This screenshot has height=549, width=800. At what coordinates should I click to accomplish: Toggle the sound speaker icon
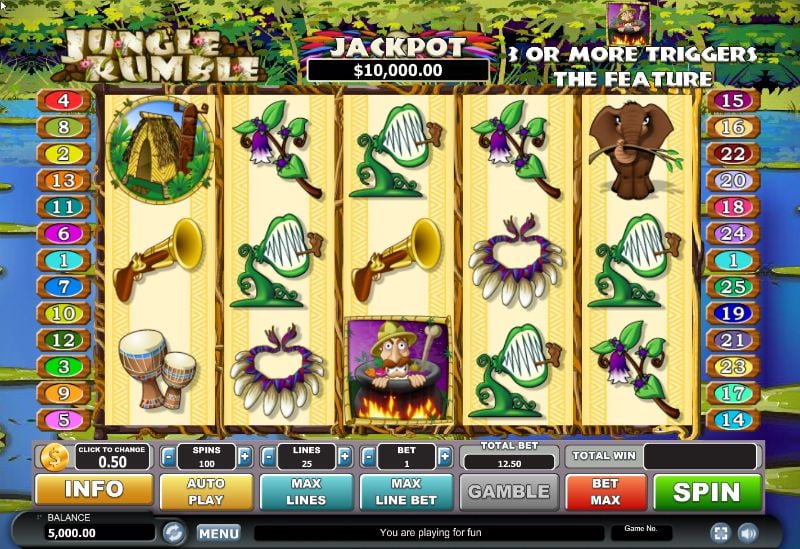point(747,532)
